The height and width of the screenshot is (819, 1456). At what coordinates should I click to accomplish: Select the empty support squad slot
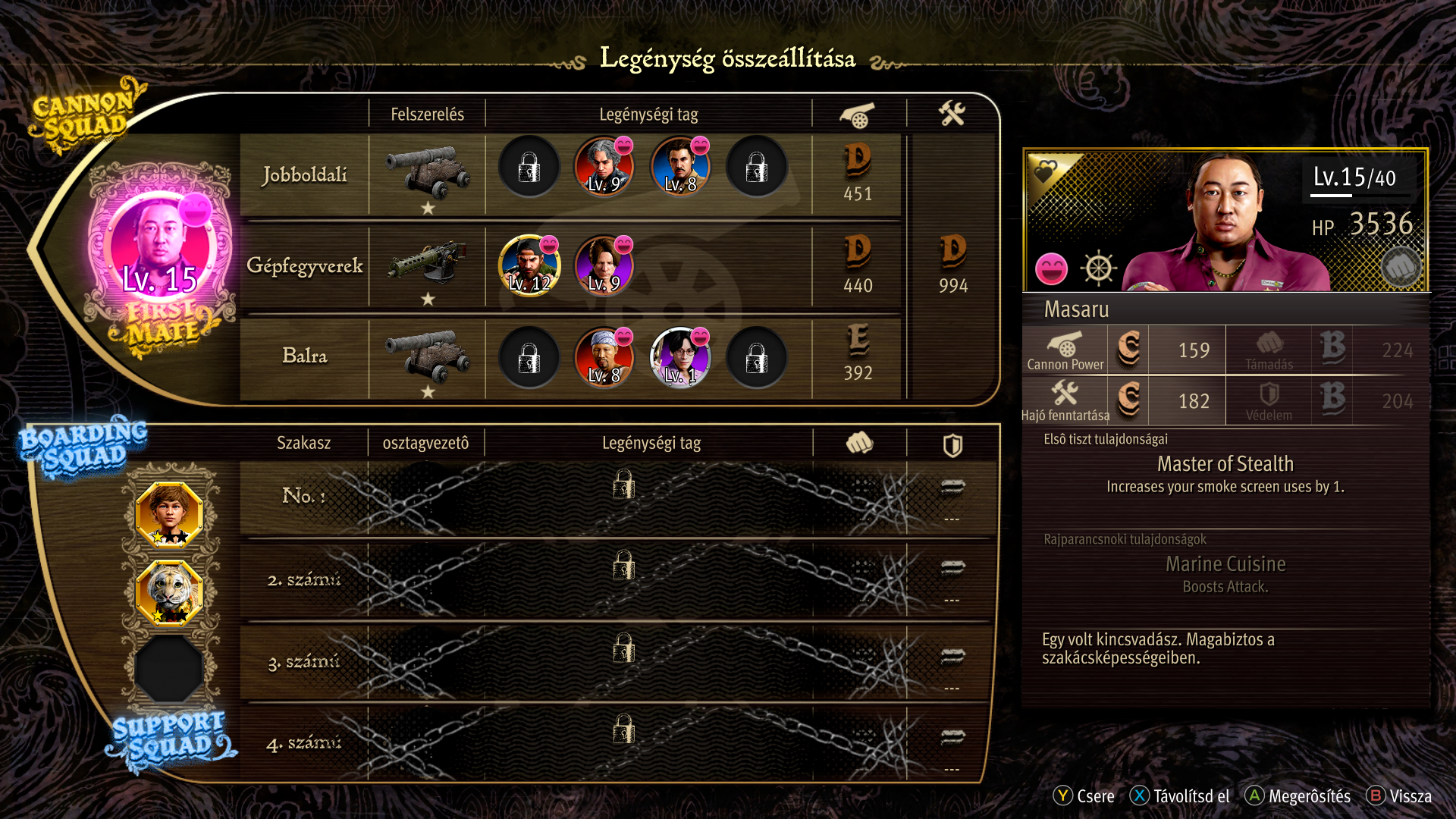[169, 667]
